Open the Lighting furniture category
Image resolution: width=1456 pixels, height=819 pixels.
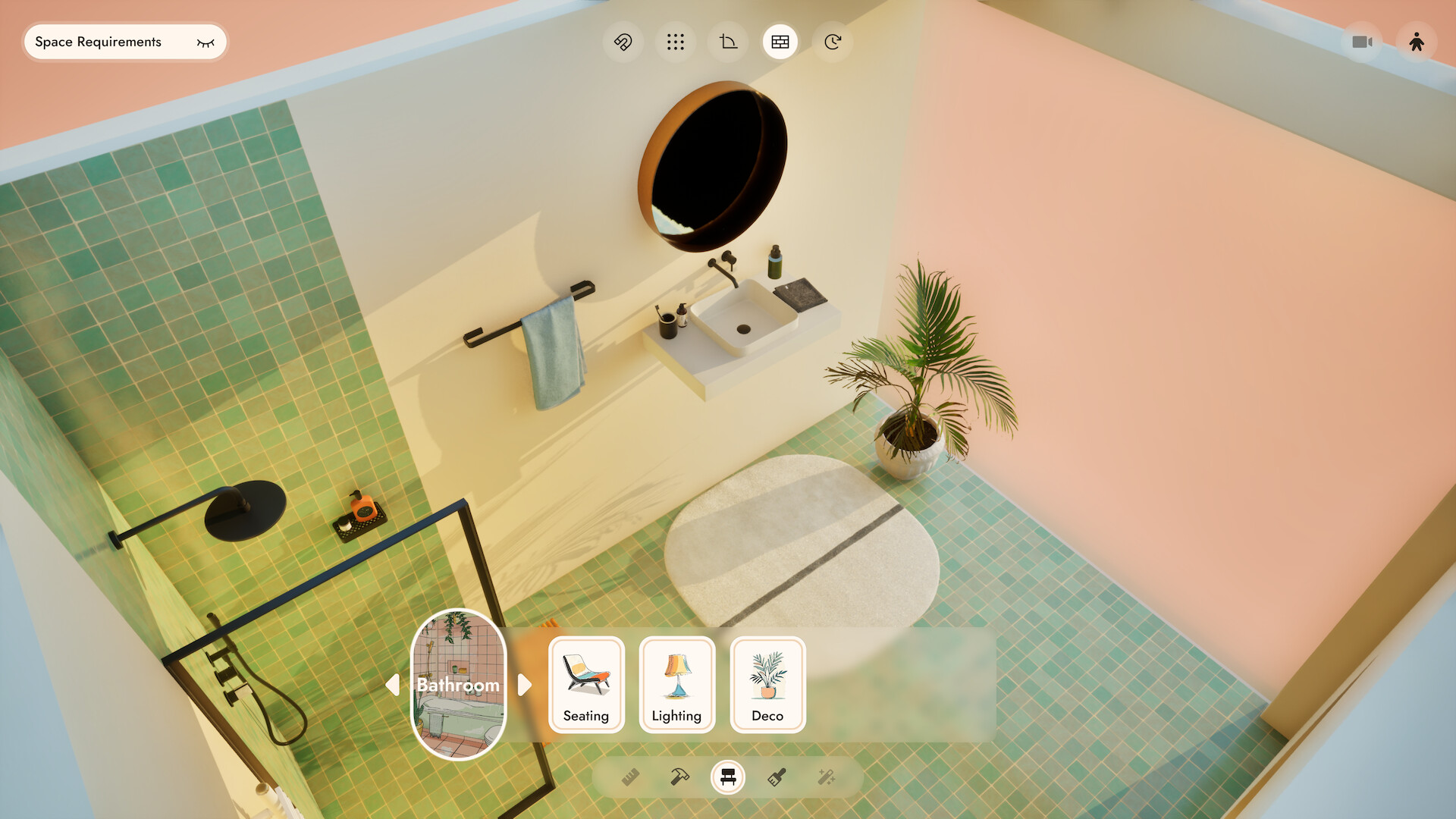pyautogui.click(x=676, y=685)
